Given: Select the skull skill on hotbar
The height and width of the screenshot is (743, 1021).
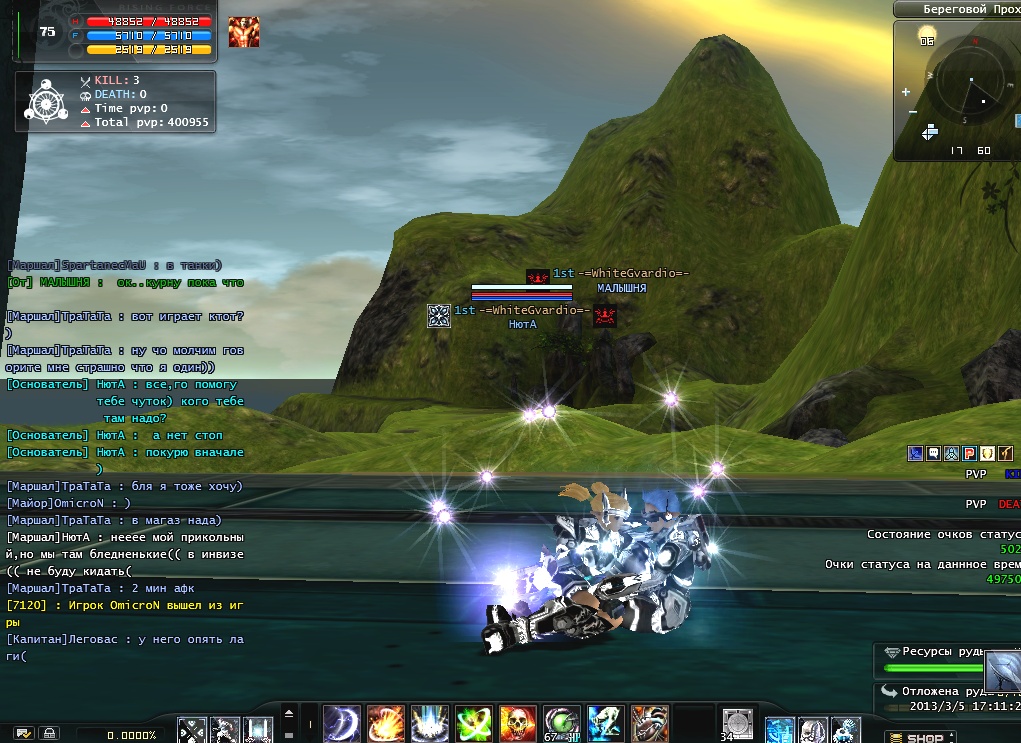Looking at the screenshot, I should 517,722.
